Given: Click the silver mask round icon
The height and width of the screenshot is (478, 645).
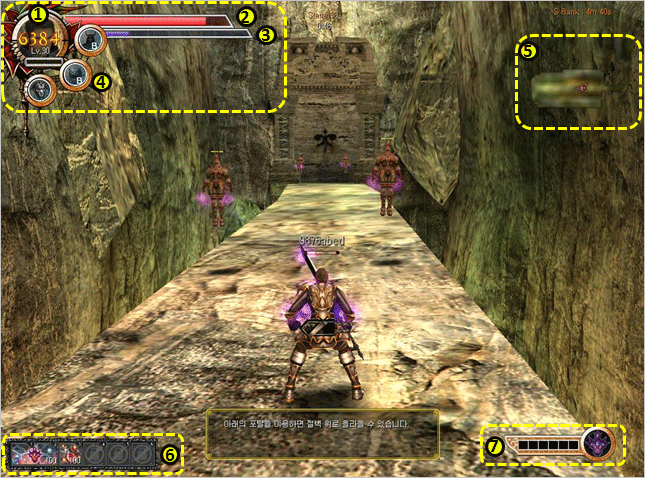Looking at the screenshot, I should tap(39, 88).
